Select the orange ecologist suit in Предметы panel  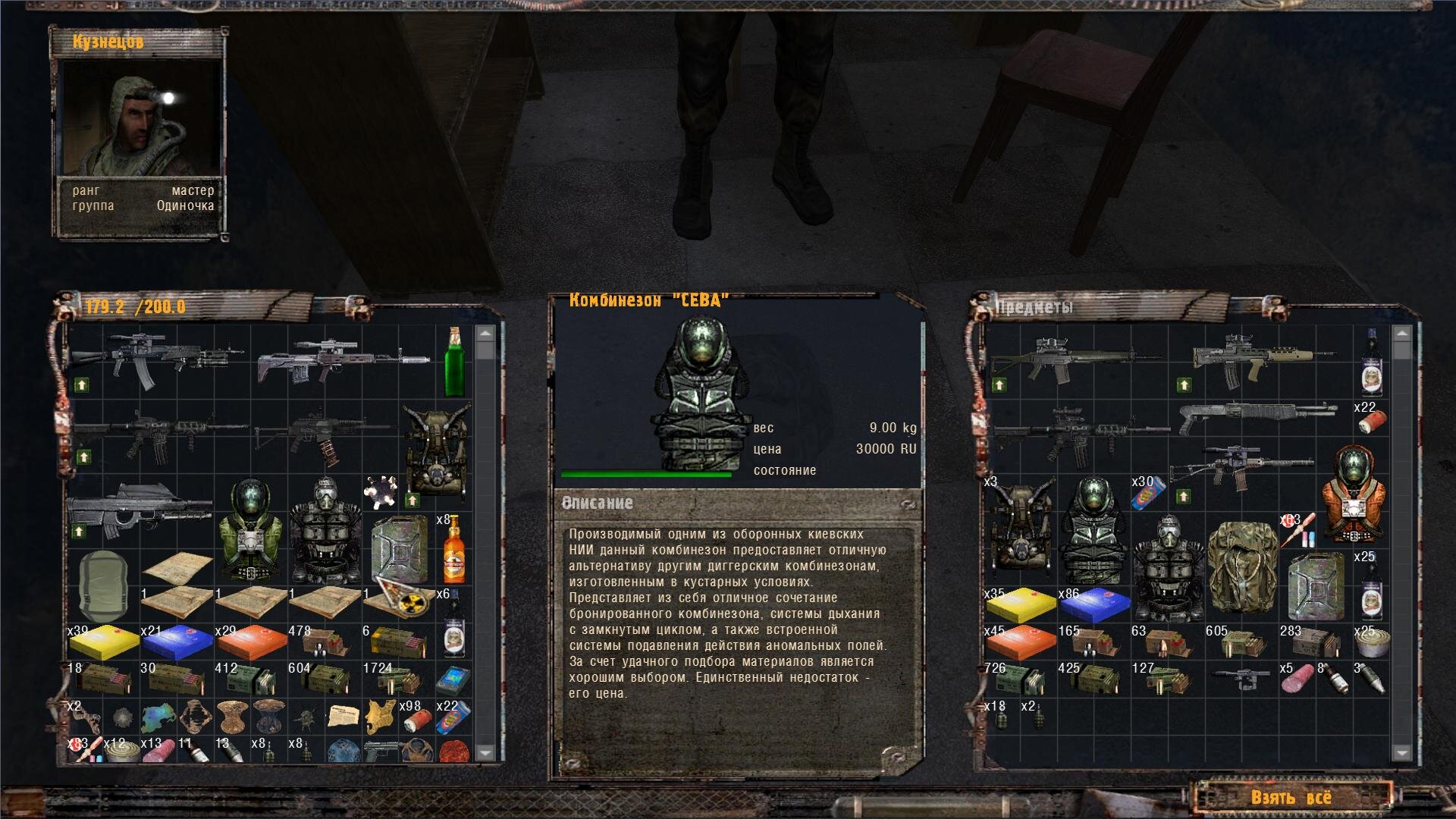pos(1354,494)
